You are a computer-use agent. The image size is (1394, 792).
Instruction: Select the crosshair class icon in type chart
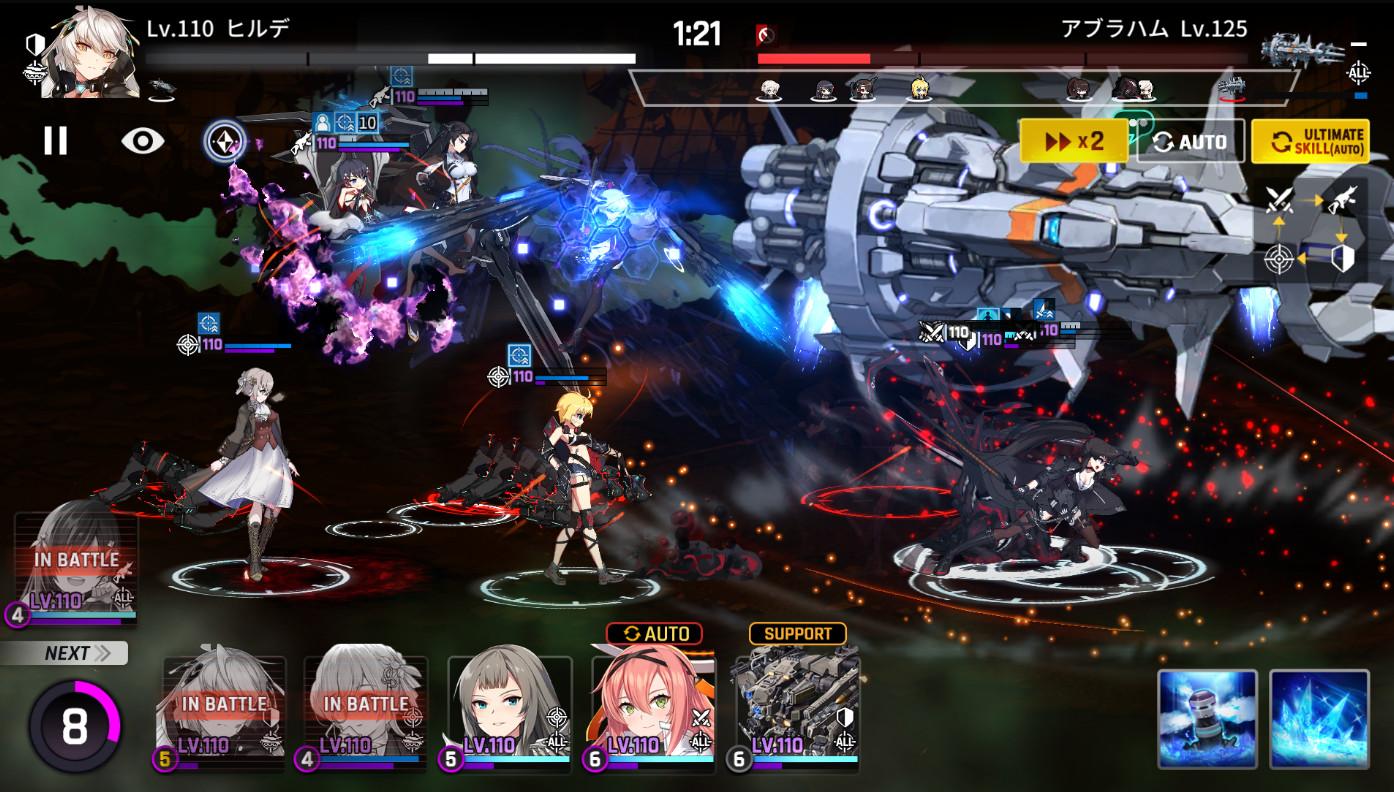pyautogui.click(x=1278, y=258)
